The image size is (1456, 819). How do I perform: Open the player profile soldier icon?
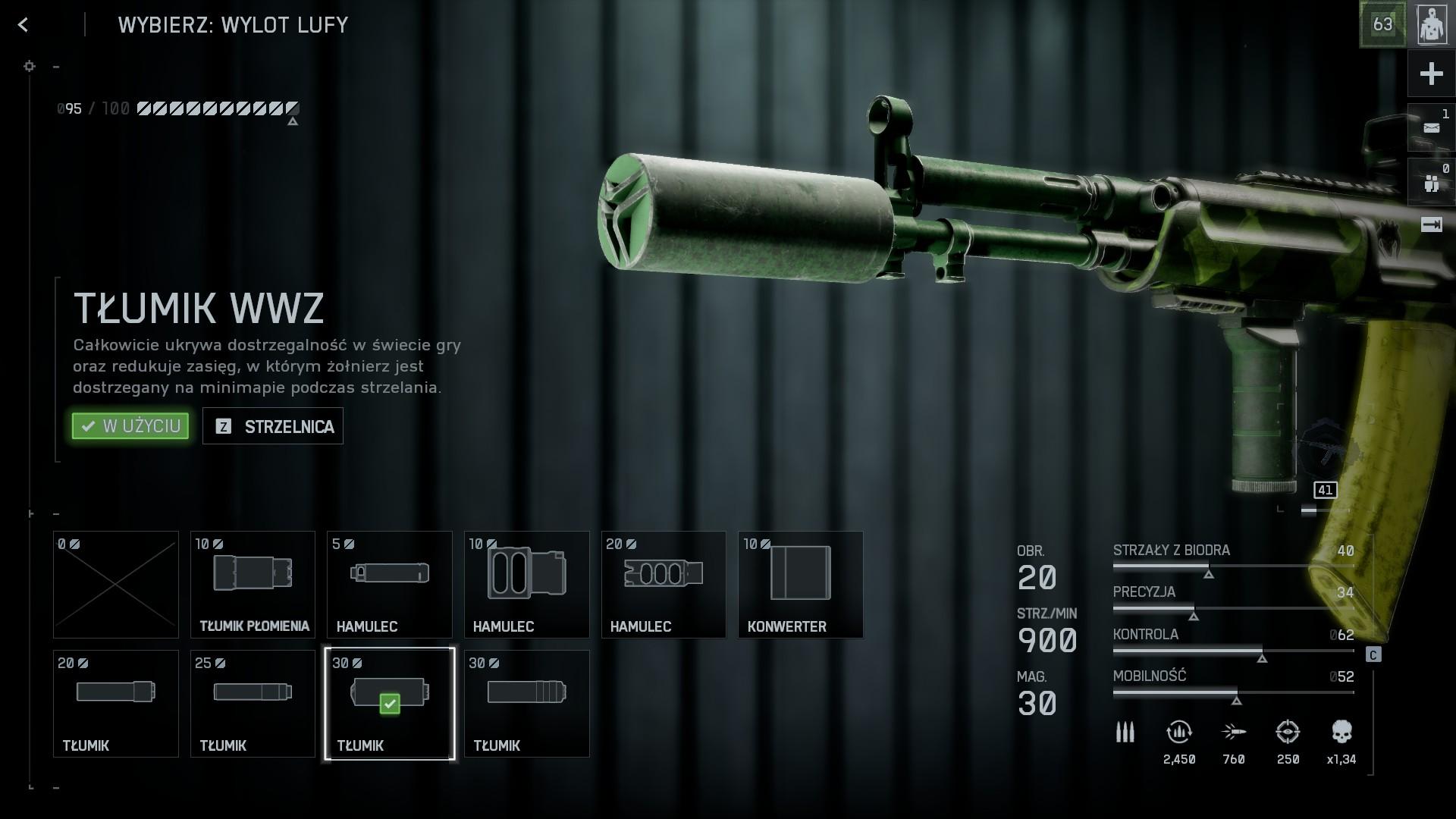pos(1432,25)
